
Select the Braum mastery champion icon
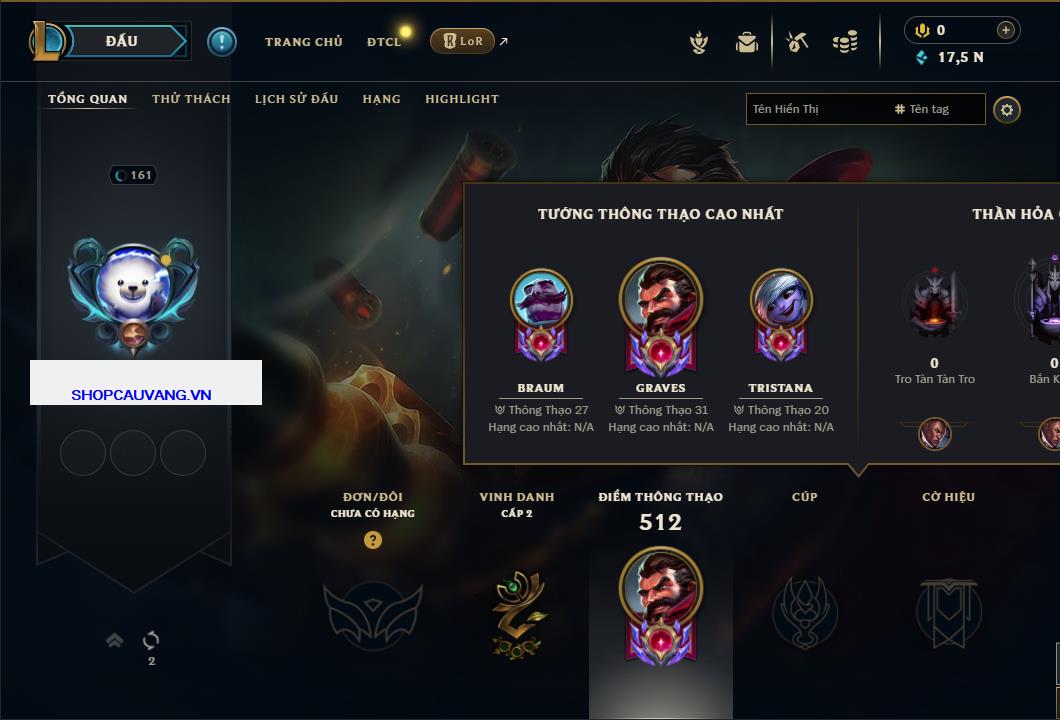[x=541, y=301]
